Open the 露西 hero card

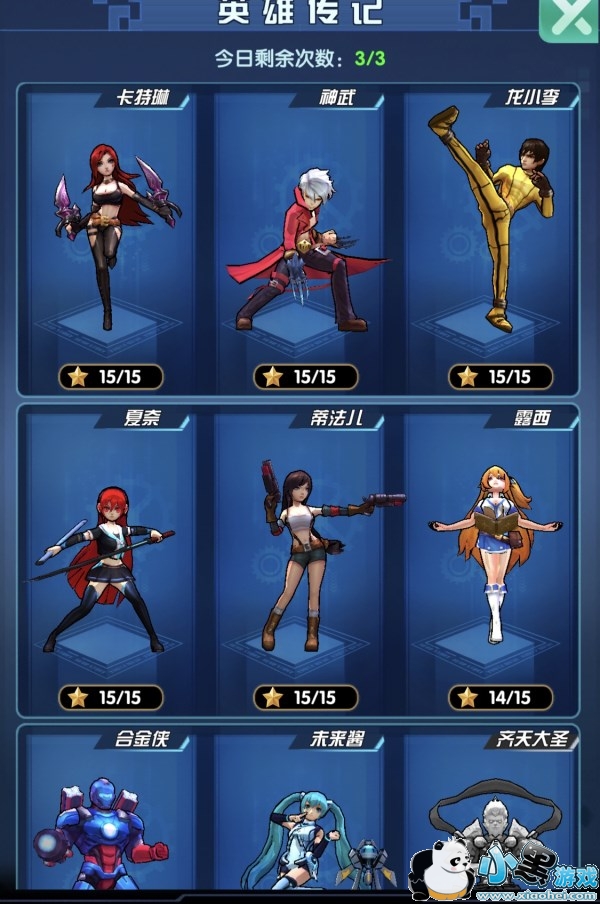489,555
